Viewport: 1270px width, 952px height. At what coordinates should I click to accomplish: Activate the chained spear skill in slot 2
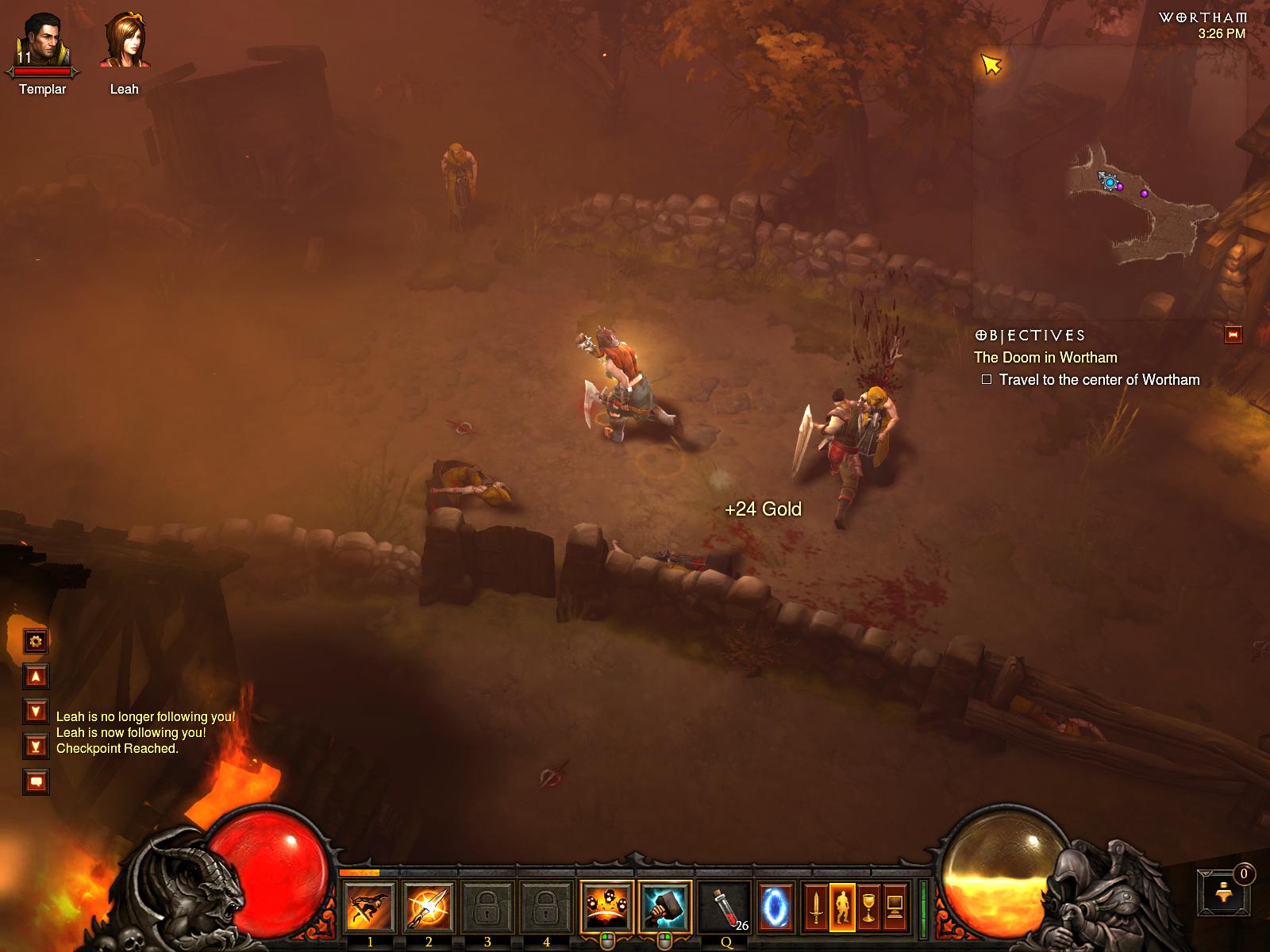click(429, 908)
